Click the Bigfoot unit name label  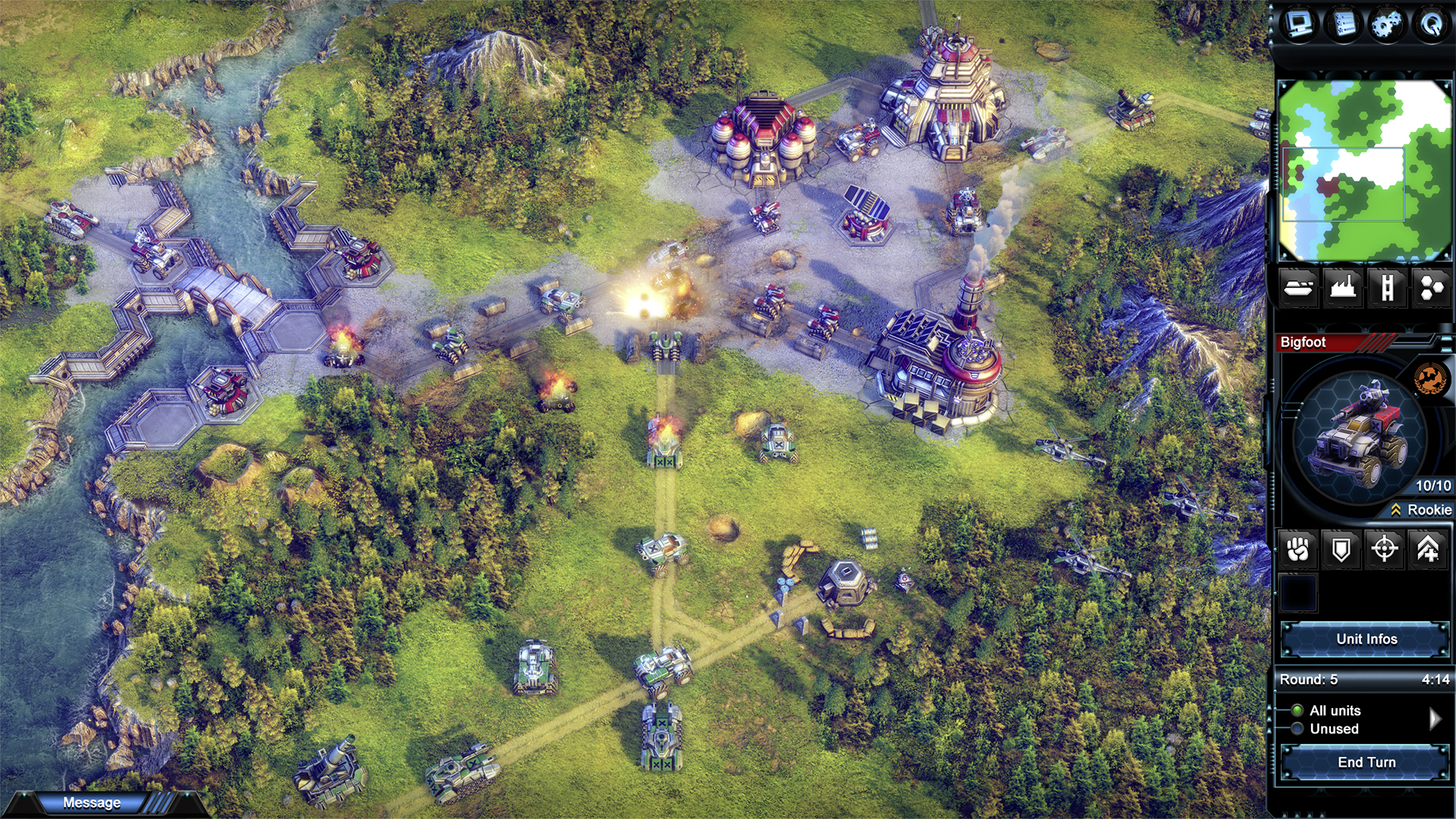(x=1302, y=342)
